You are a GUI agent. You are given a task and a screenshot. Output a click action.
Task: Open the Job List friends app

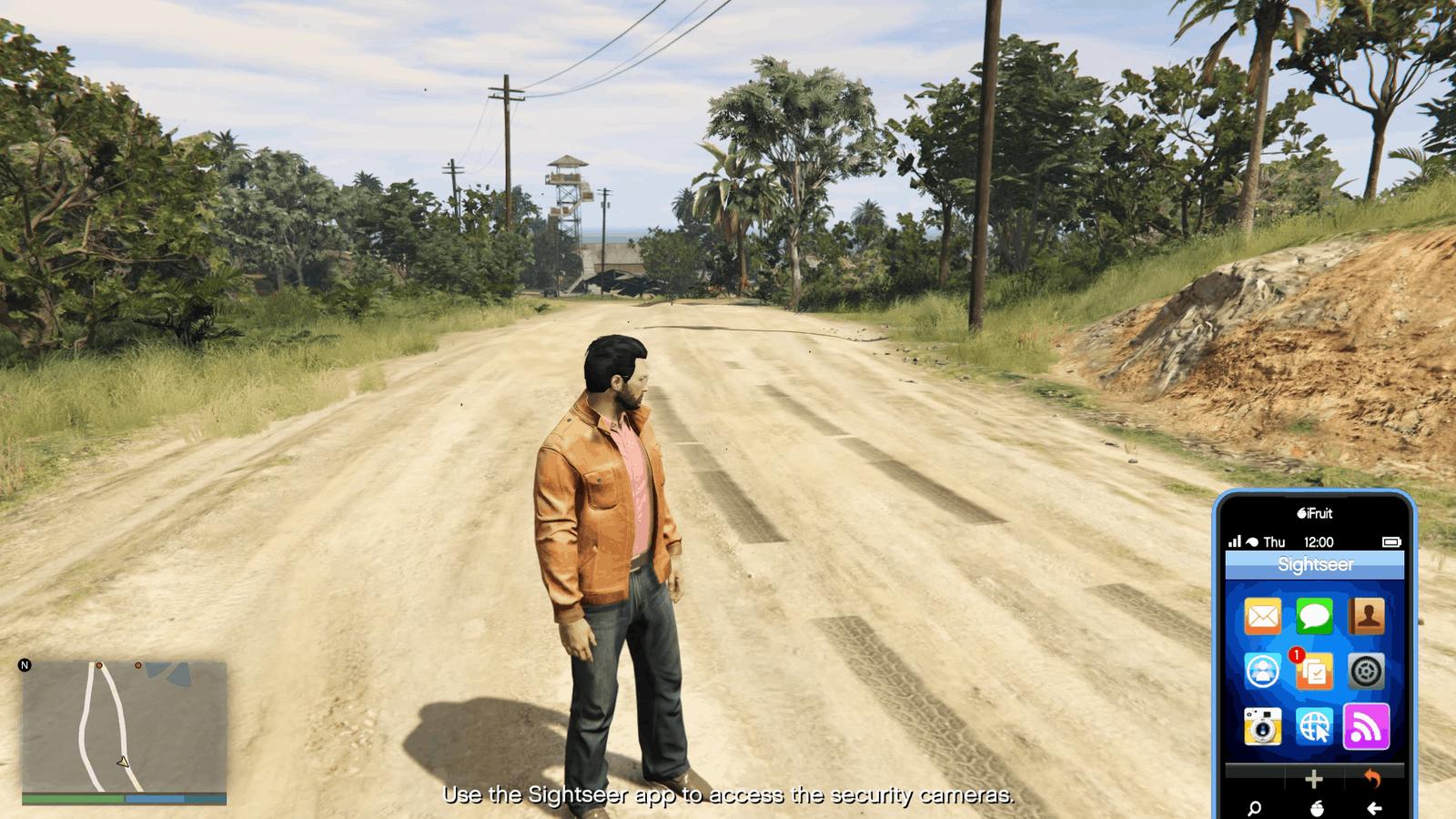[x=1262, y=672]
